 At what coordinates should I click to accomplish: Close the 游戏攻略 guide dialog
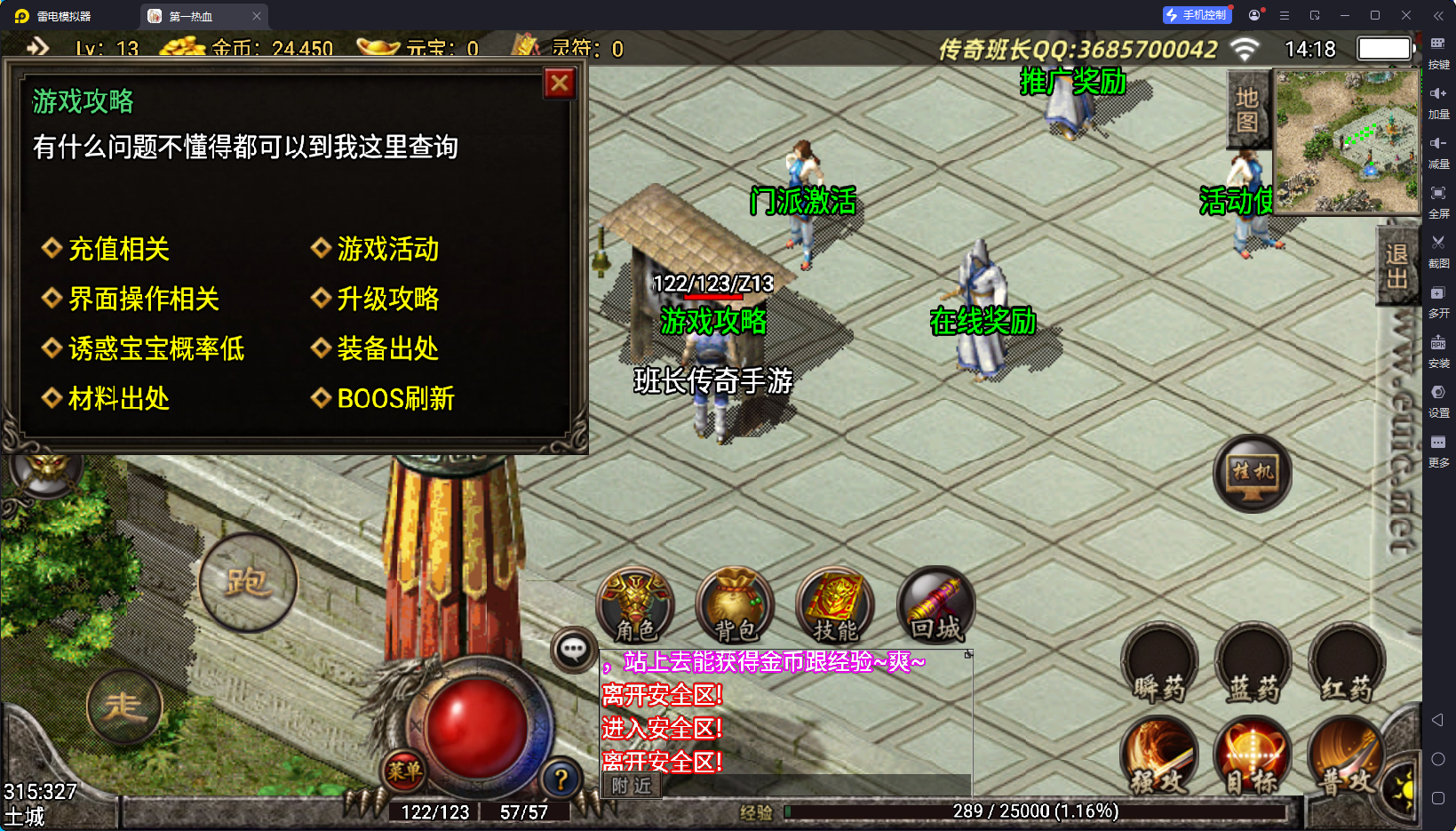pyautogui.click(x=559, y=84)
